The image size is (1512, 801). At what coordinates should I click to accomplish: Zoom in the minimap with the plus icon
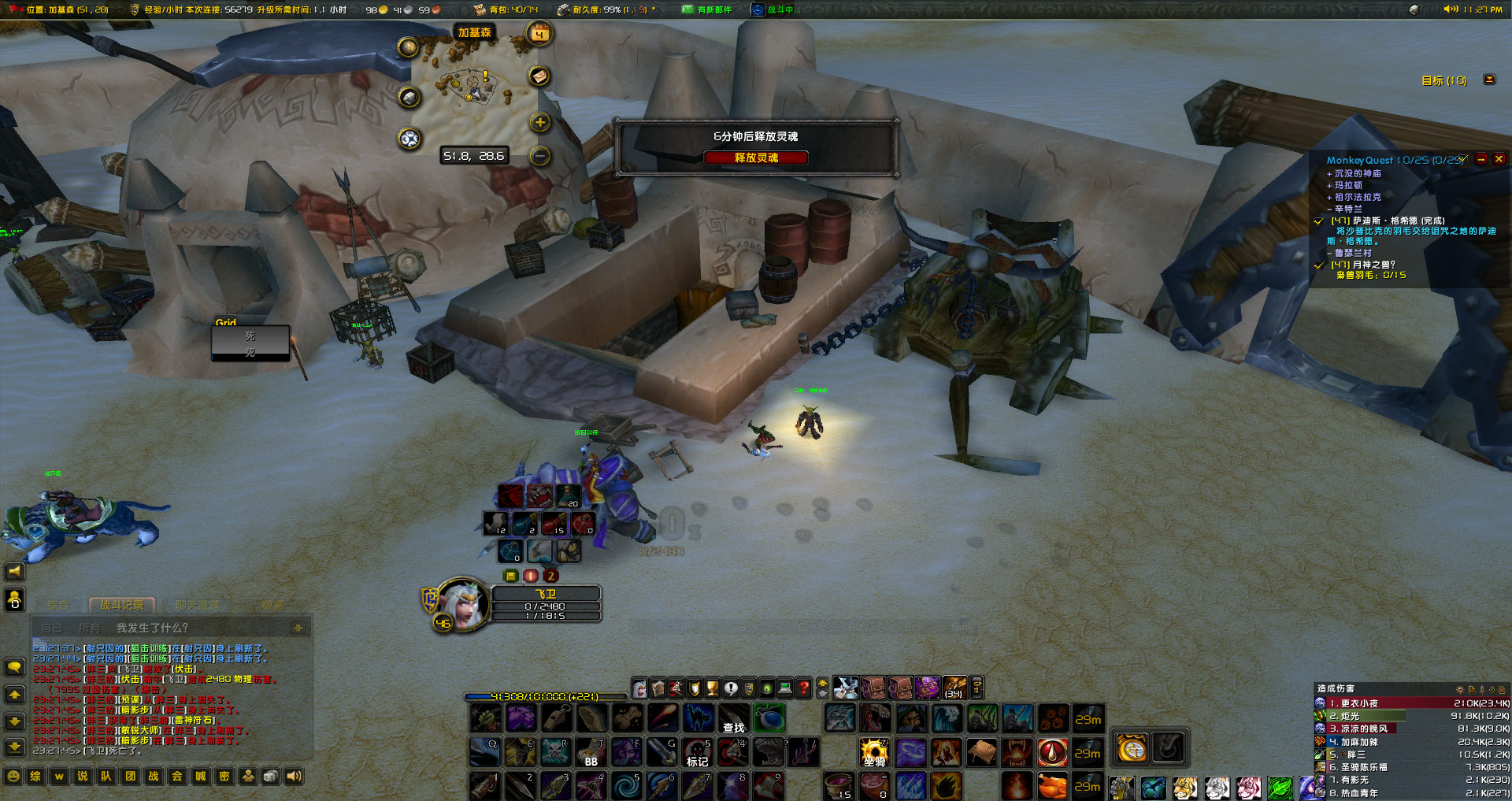(540, 123)
